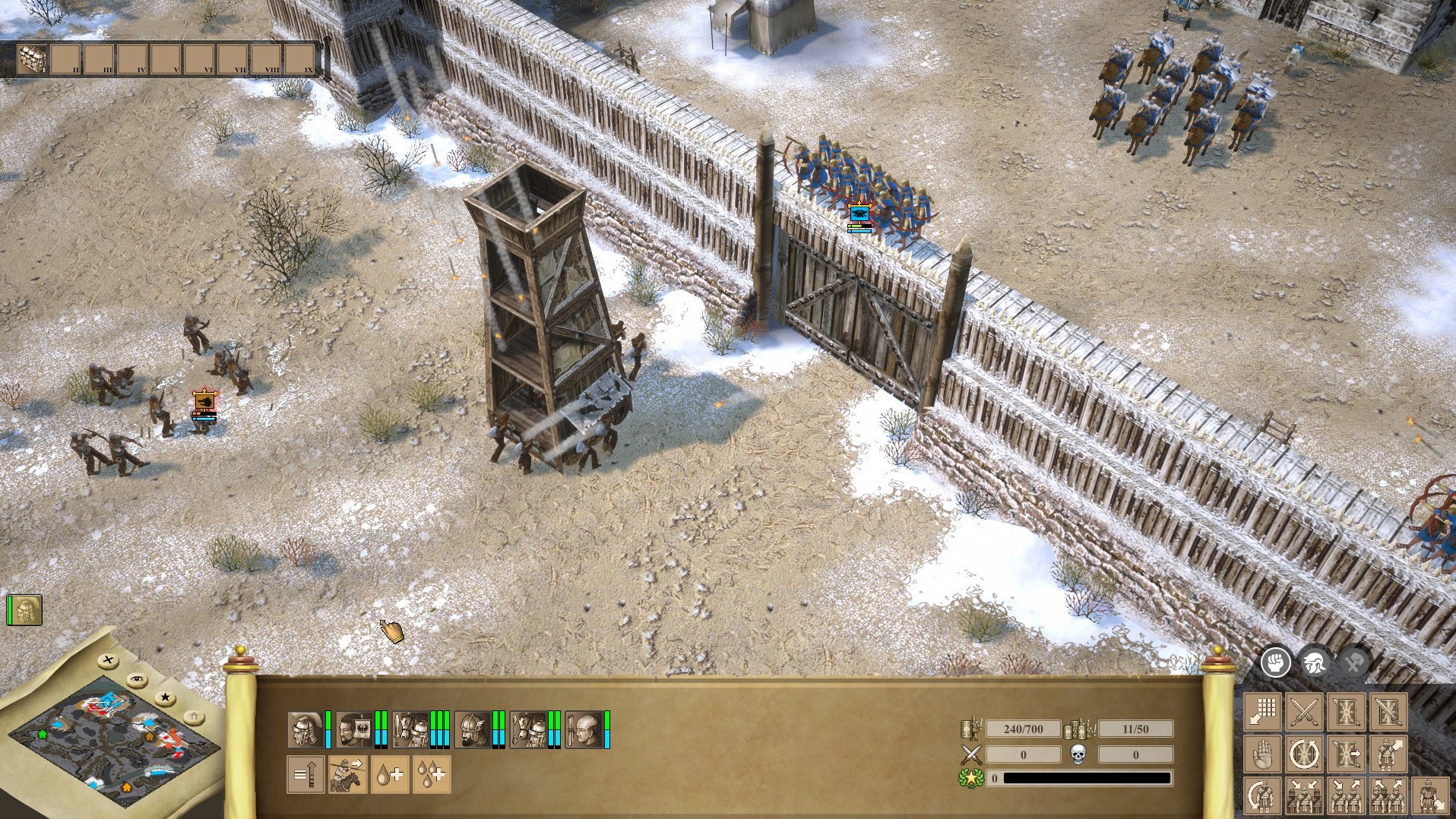Image resolution: width=1456 pixels, height=819 pixels.
Task: Order the cavalry charge ability
Action: pyautogui.click(x=348, y=776)
